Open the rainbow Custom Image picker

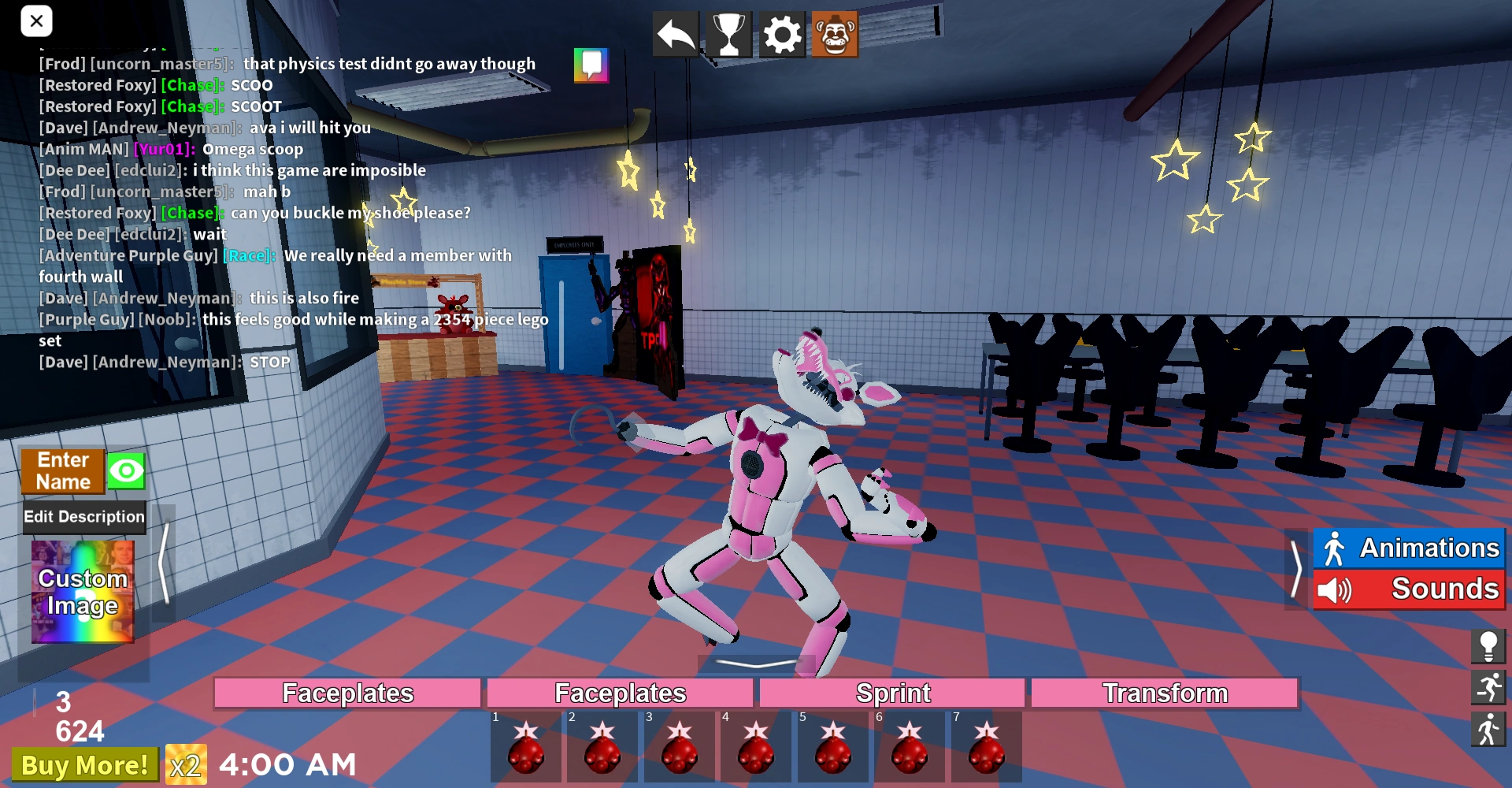coord(82,591)
